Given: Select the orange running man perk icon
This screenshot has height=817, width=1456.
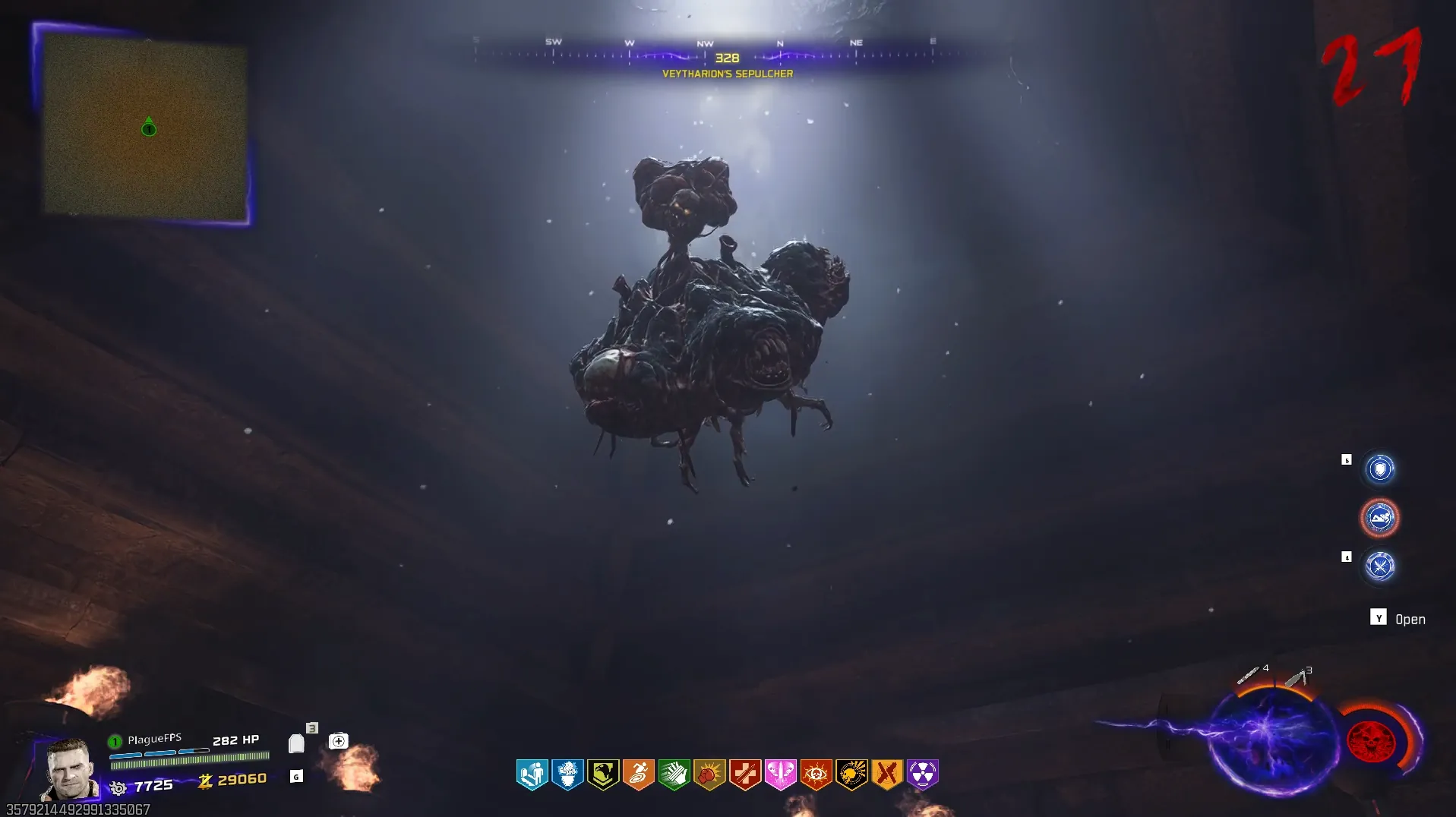Looking at the screenshot, I should 639,774.
